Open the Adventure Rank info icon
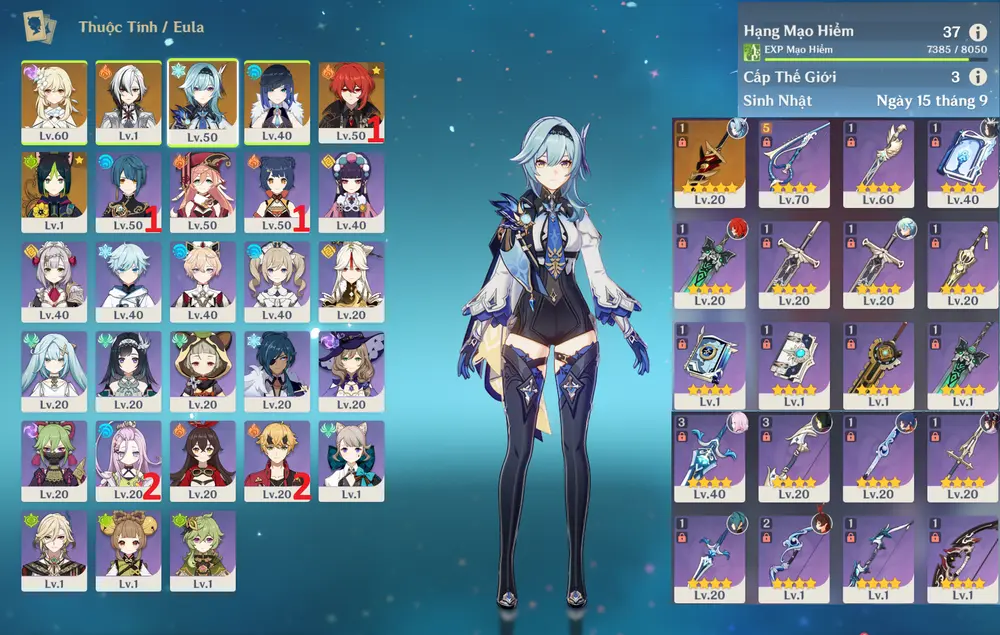1000x635 pixels. point(977,32)
